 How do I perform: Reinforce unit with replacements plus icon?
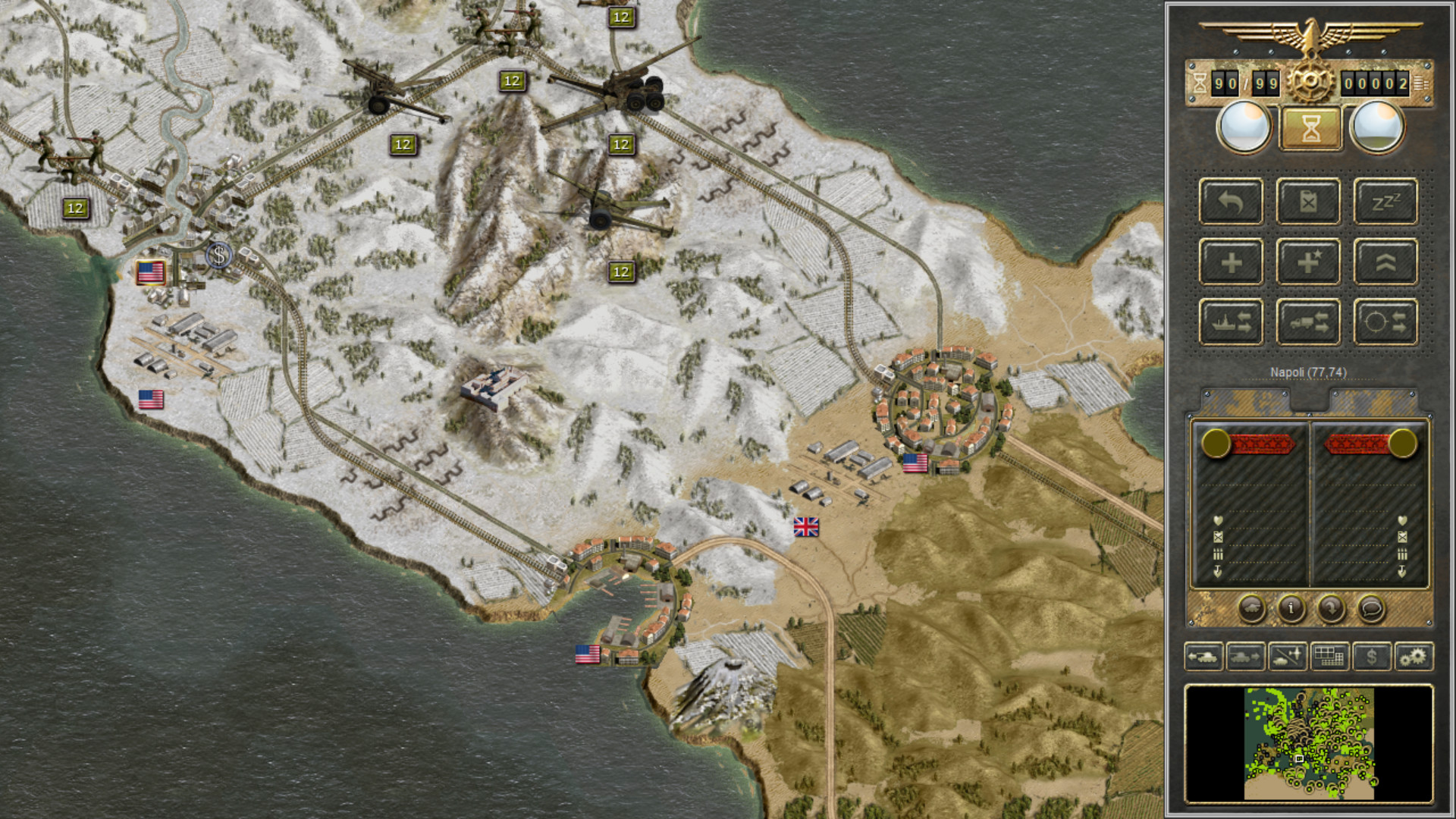pyautogui.click(x=1232, y=261)
